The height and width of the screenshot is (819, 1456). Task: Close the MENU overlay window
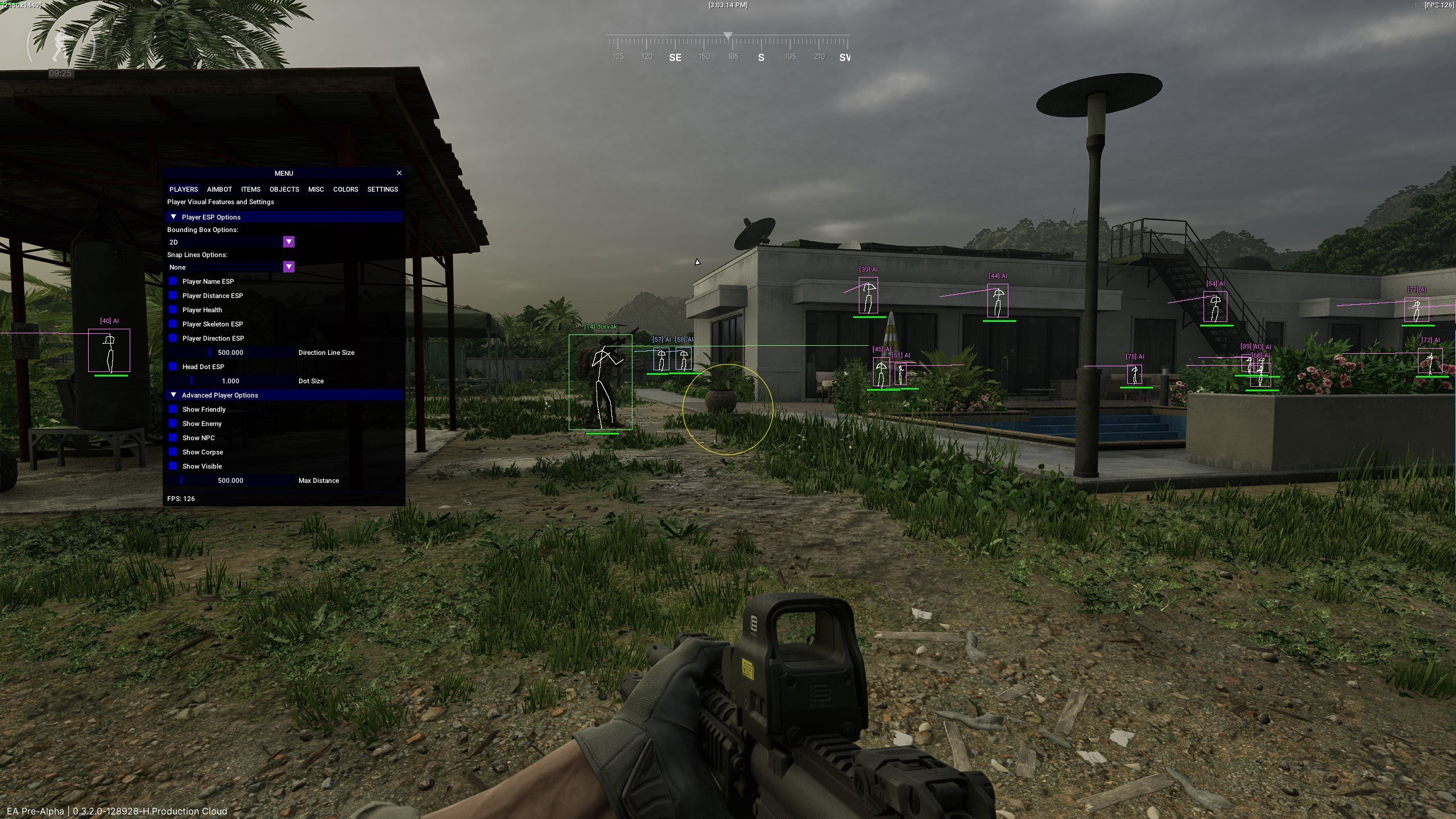coord(399,173)
